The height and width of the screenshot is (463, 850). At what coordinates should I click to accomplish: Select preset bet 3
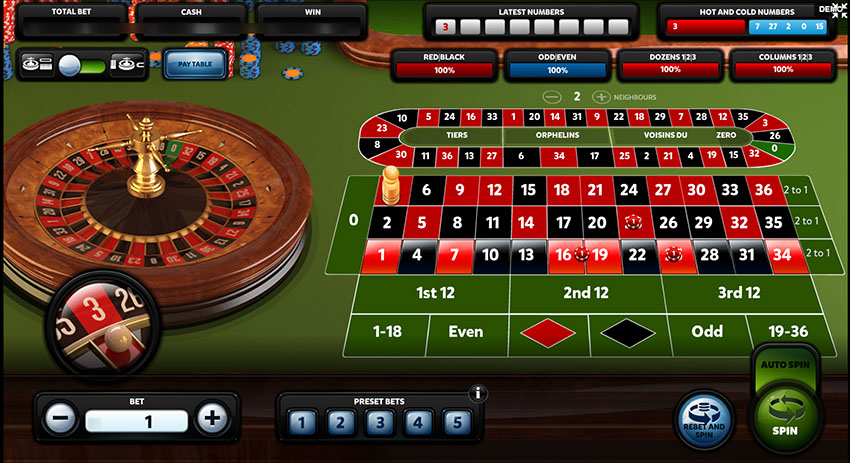[x=379, y=422]
